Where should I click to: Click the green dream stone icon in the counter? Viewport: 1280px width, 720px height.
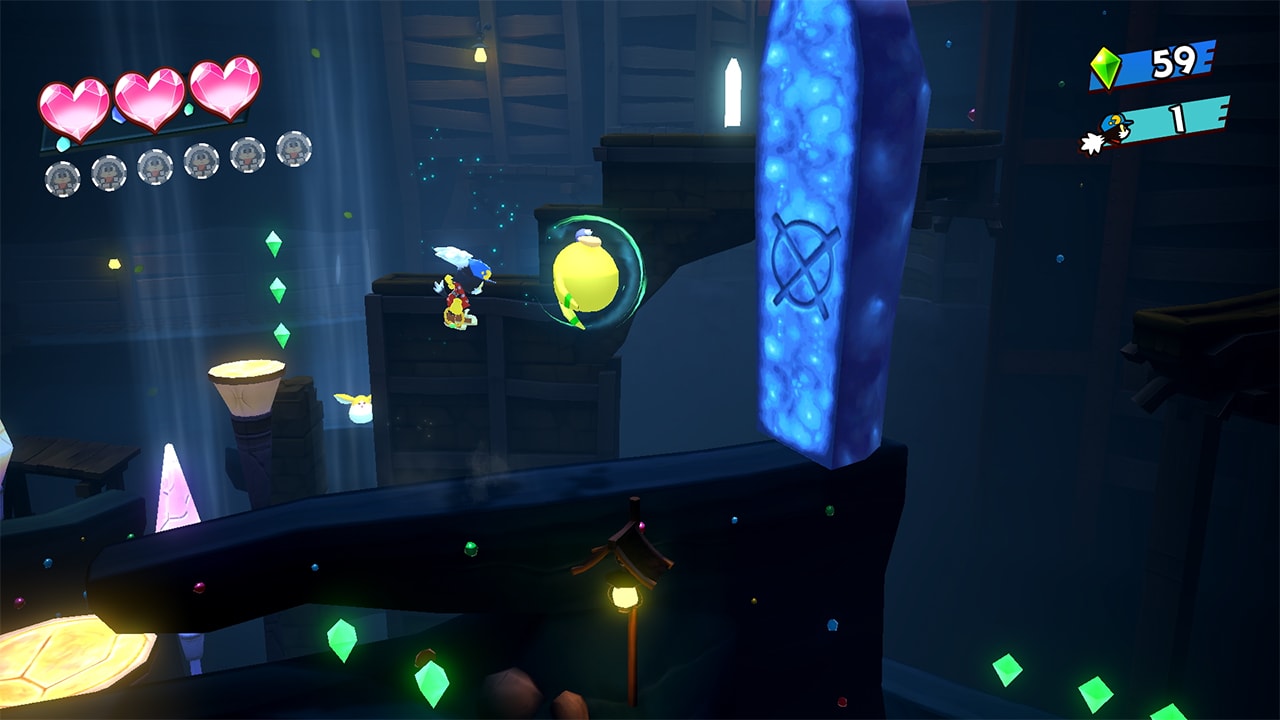[1105, 66]
